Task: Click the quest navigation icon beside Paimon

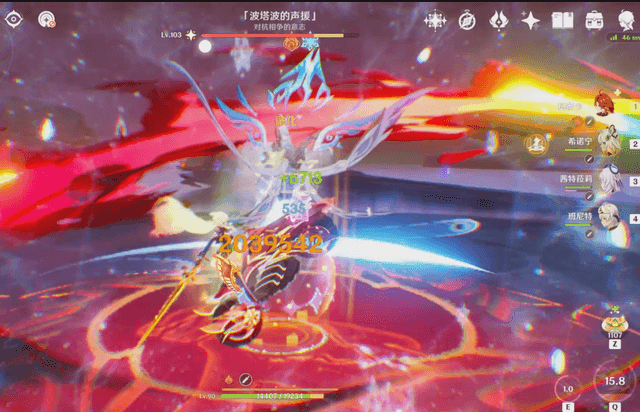Action: click(46, 19)
